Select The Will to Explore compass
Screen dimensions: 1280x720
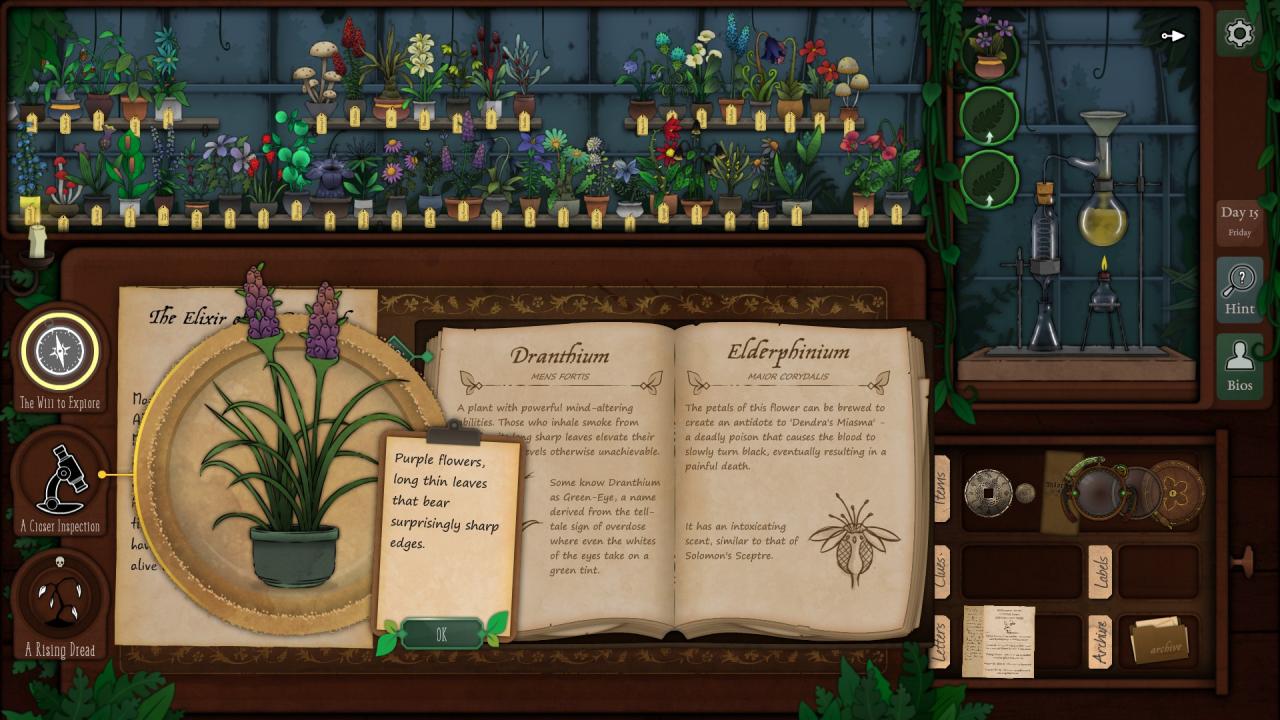(60, 351)
